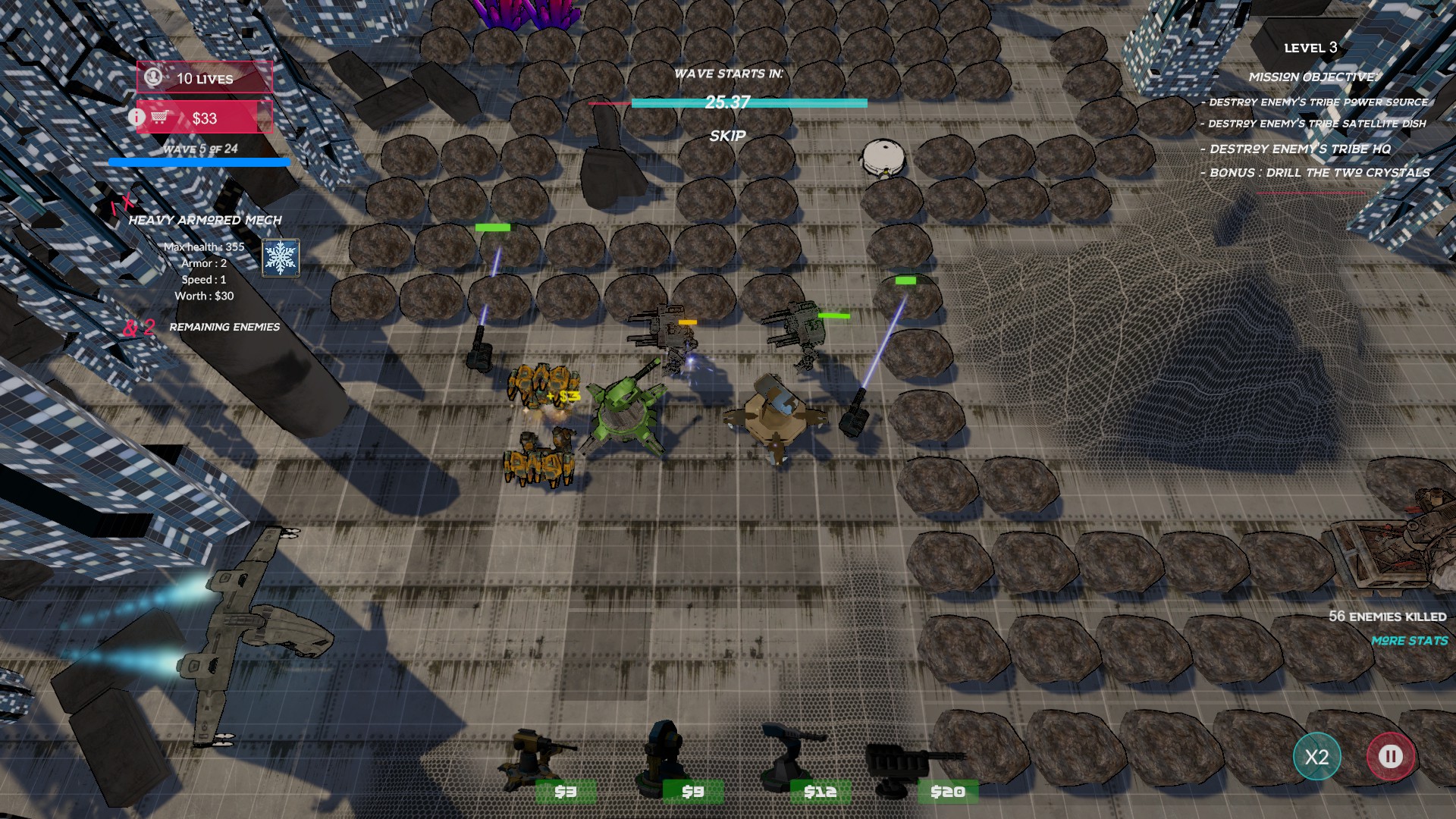Open the shopping cart purchase panel
The width and height of the screenshot is (1456, 819).
[x=162, y=118]
